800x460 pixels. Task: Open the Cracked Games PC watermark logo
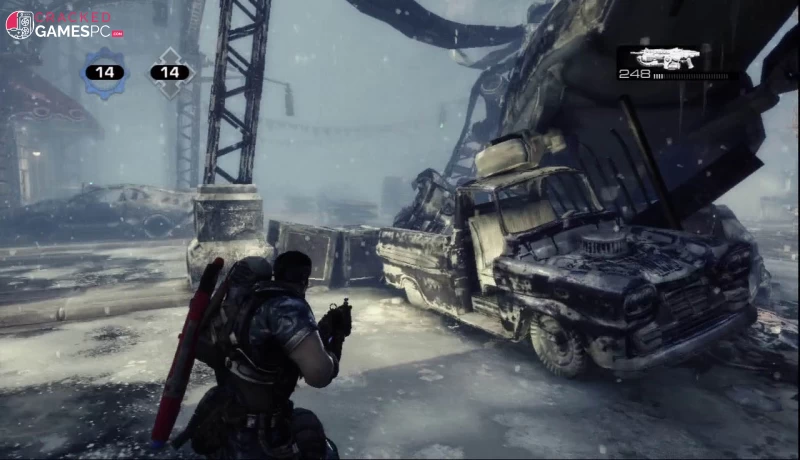click(65, 25)
